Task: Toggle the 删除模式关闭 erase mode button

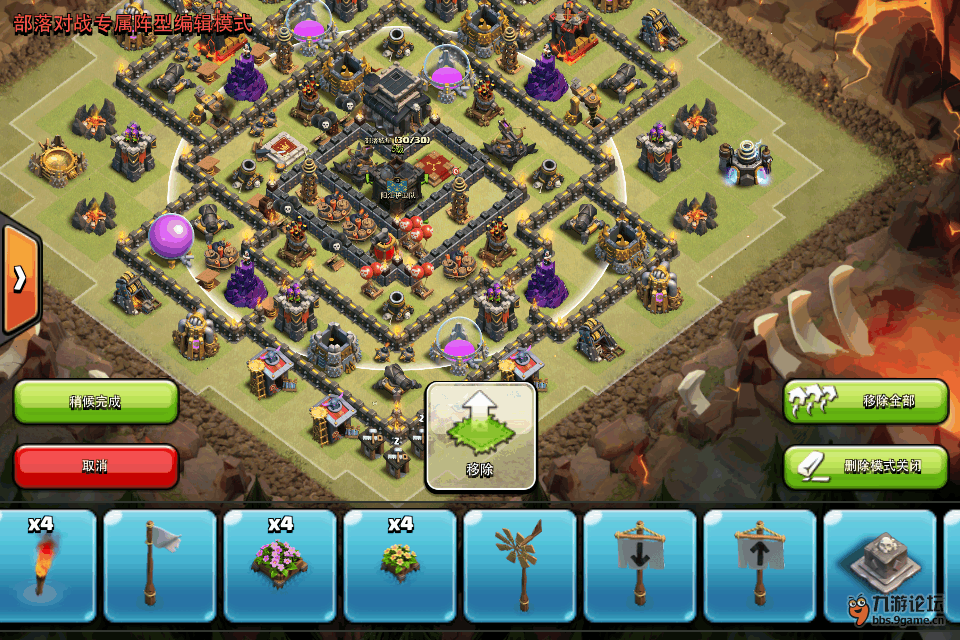Action: 866,466
